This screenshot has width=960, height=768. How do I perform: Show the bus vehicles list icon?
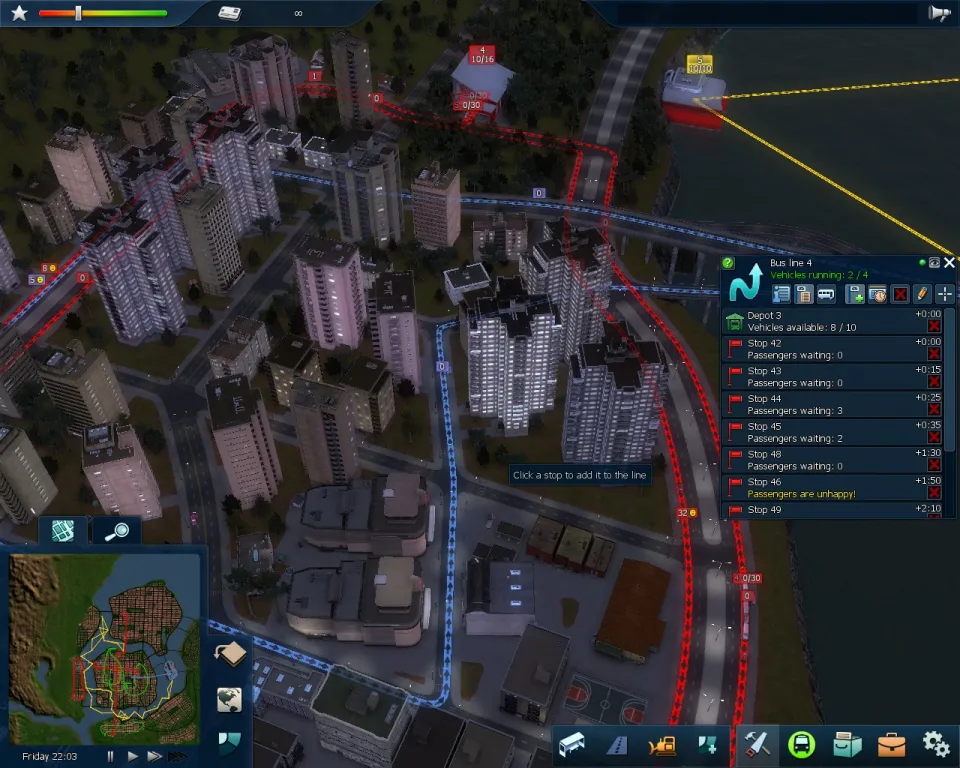pyautogui.click(x=826, y=294)
